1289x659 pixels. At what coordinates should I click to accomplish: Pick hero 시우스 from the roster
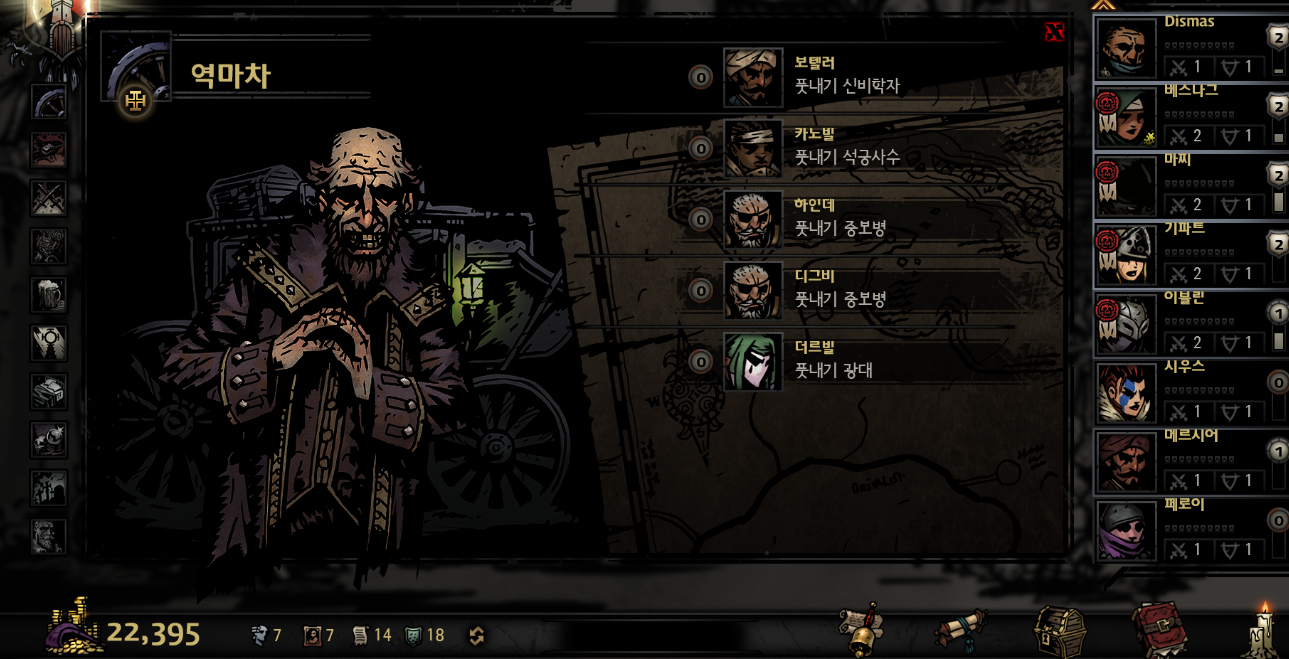pyautogui.click(x=1128, y=393)
